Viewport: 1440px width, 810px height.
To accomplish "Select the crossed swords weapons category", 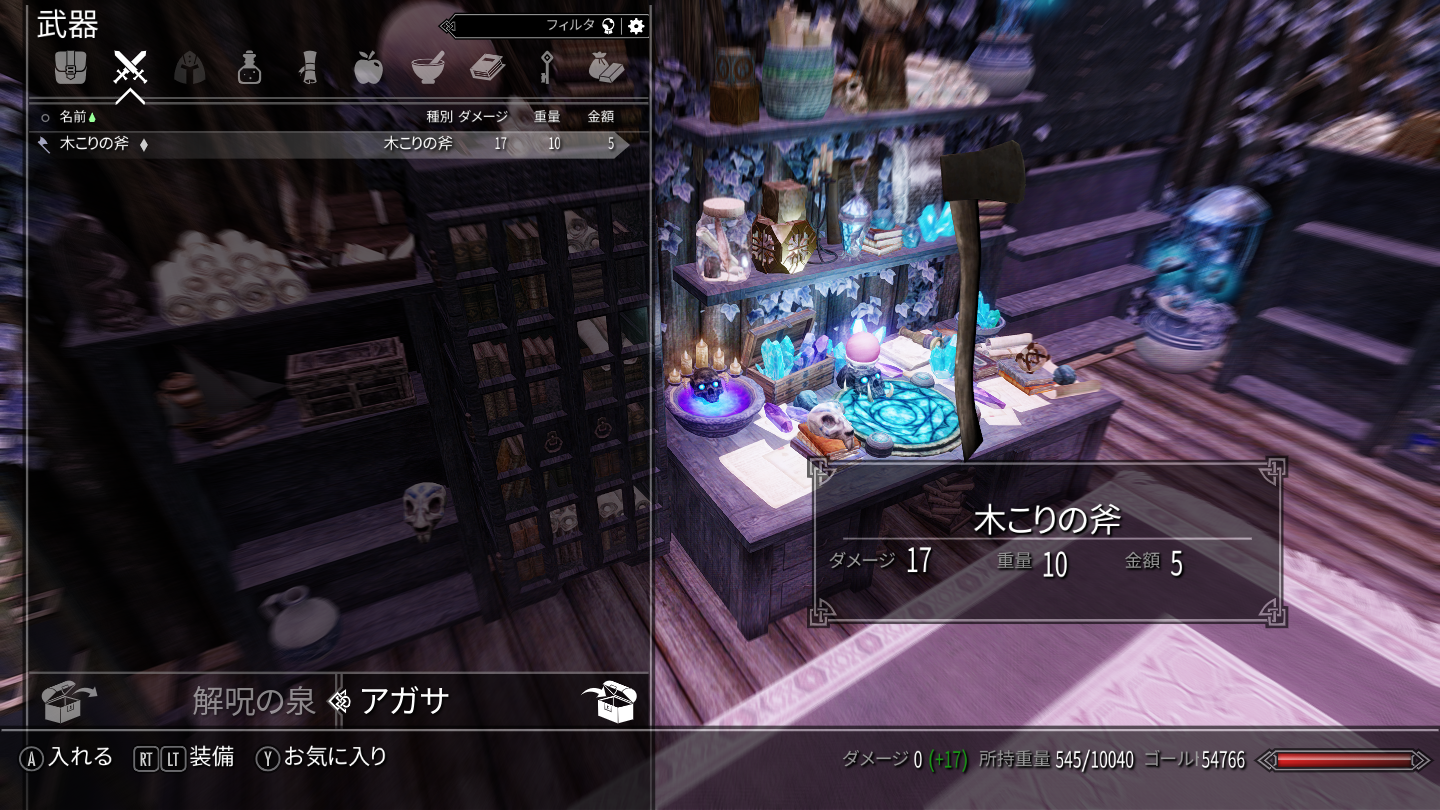I will pyautogui.click(x=130, y=68).
